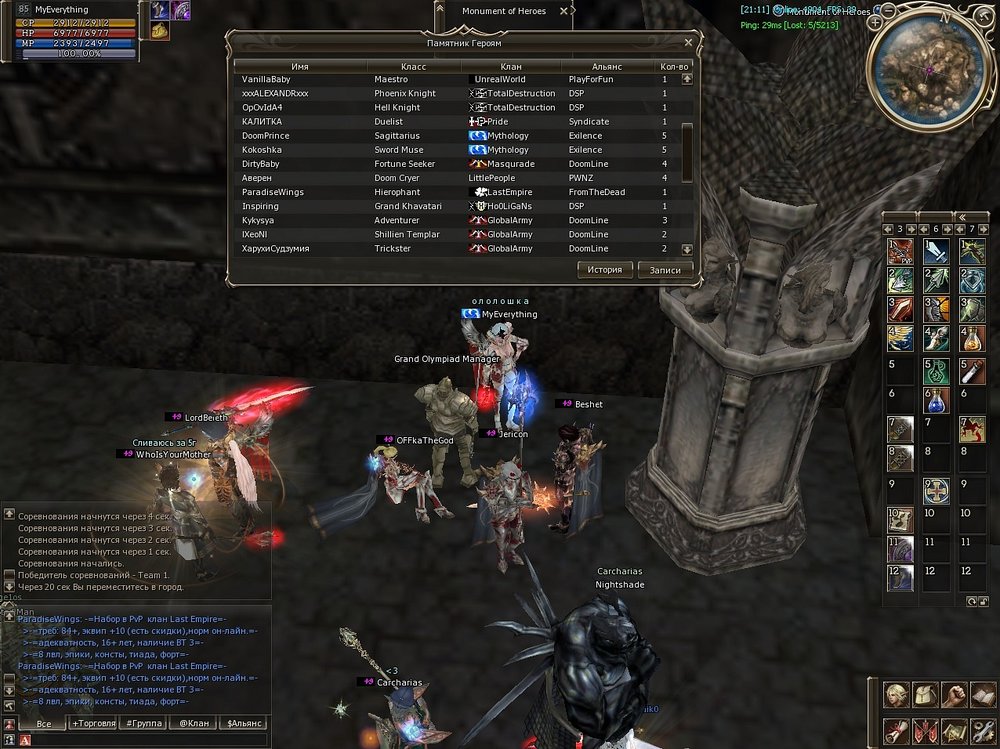Close the Памятник Героям window
The height and width of the screenshot is (749, 1000).
688,43
